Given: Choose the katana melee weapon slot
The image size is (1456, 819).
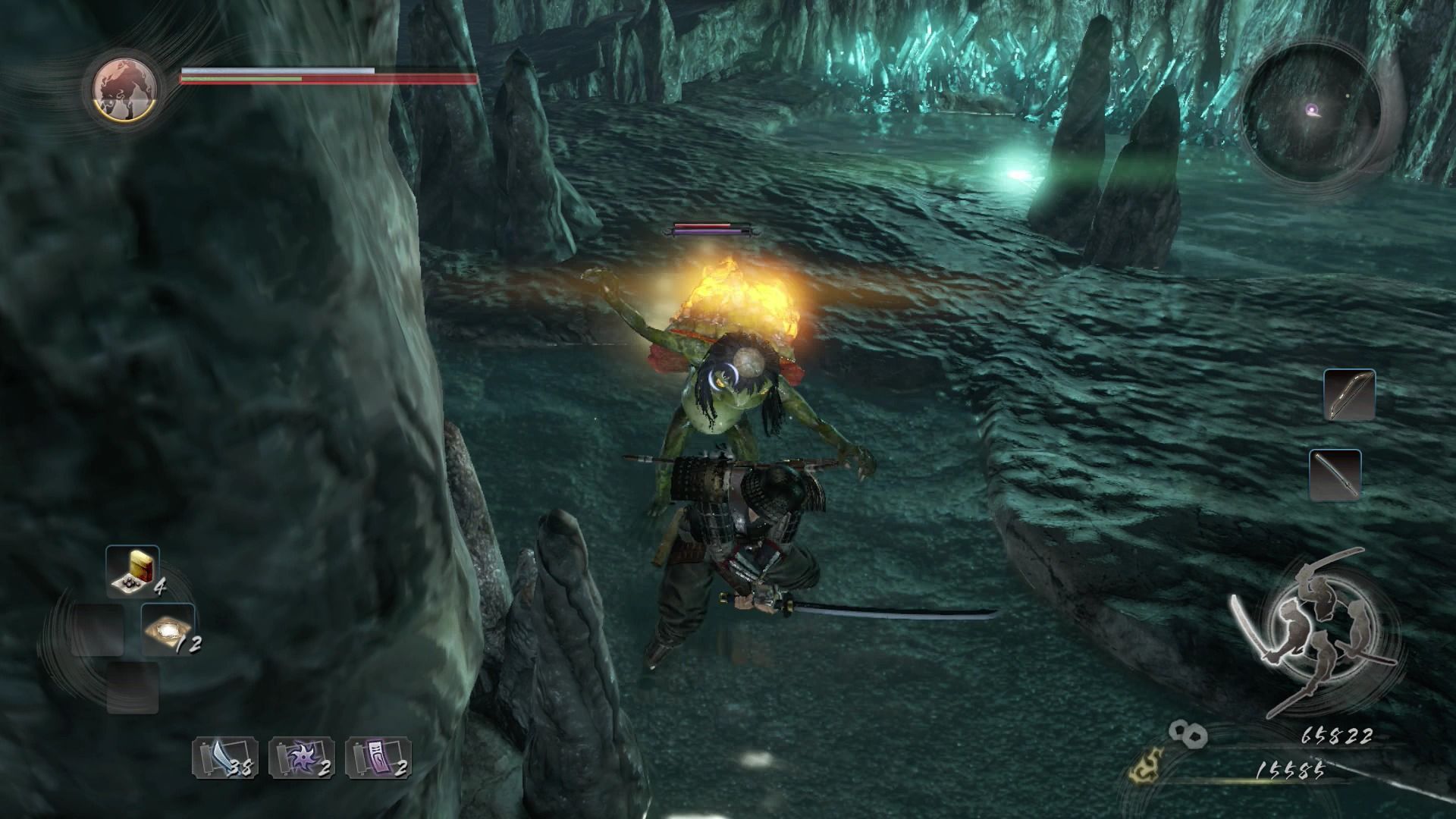Looking at the screenshot, I should click(x=1335, y=475).
